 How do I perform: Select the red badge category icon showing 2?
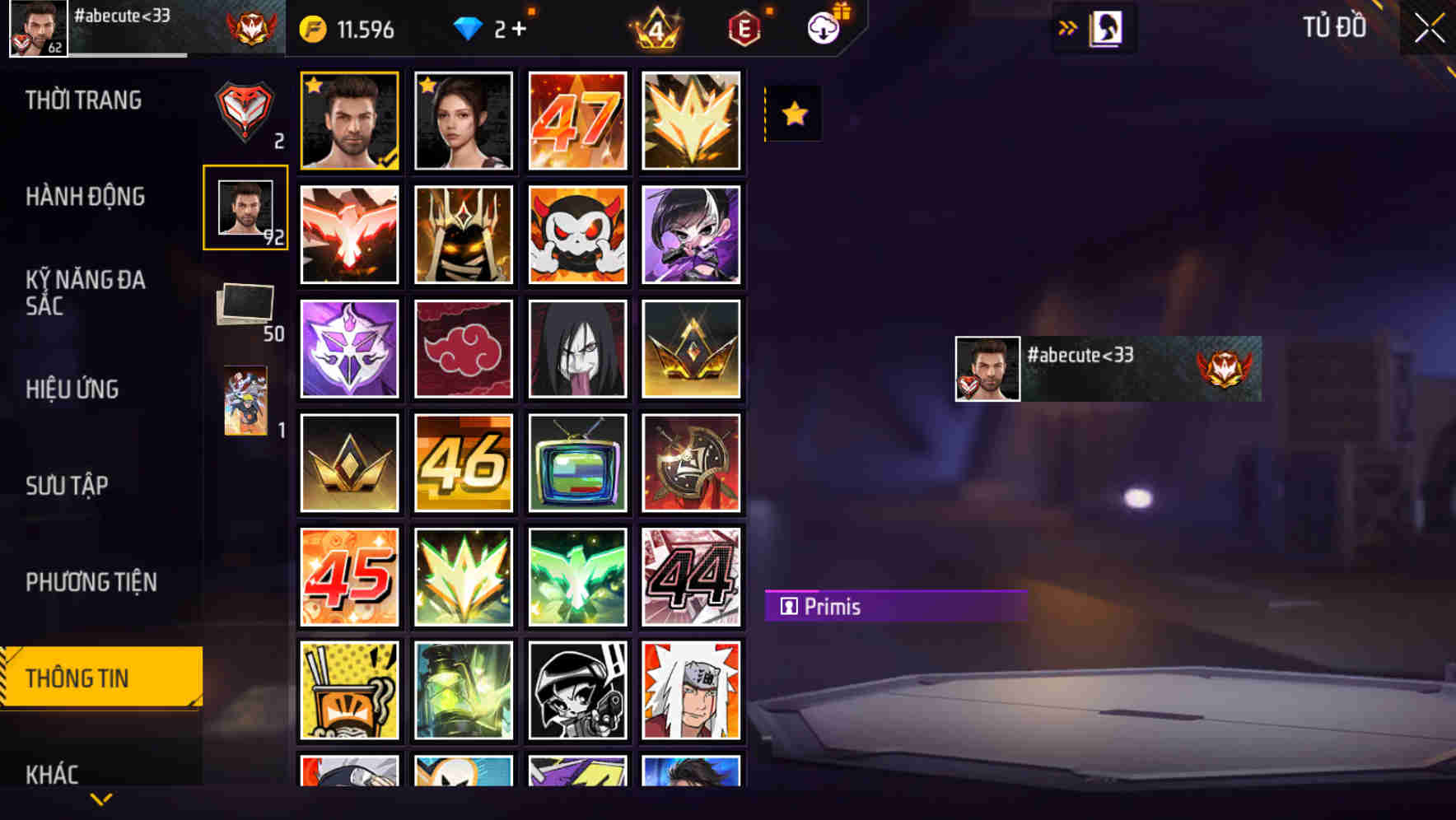click(245, 111)
